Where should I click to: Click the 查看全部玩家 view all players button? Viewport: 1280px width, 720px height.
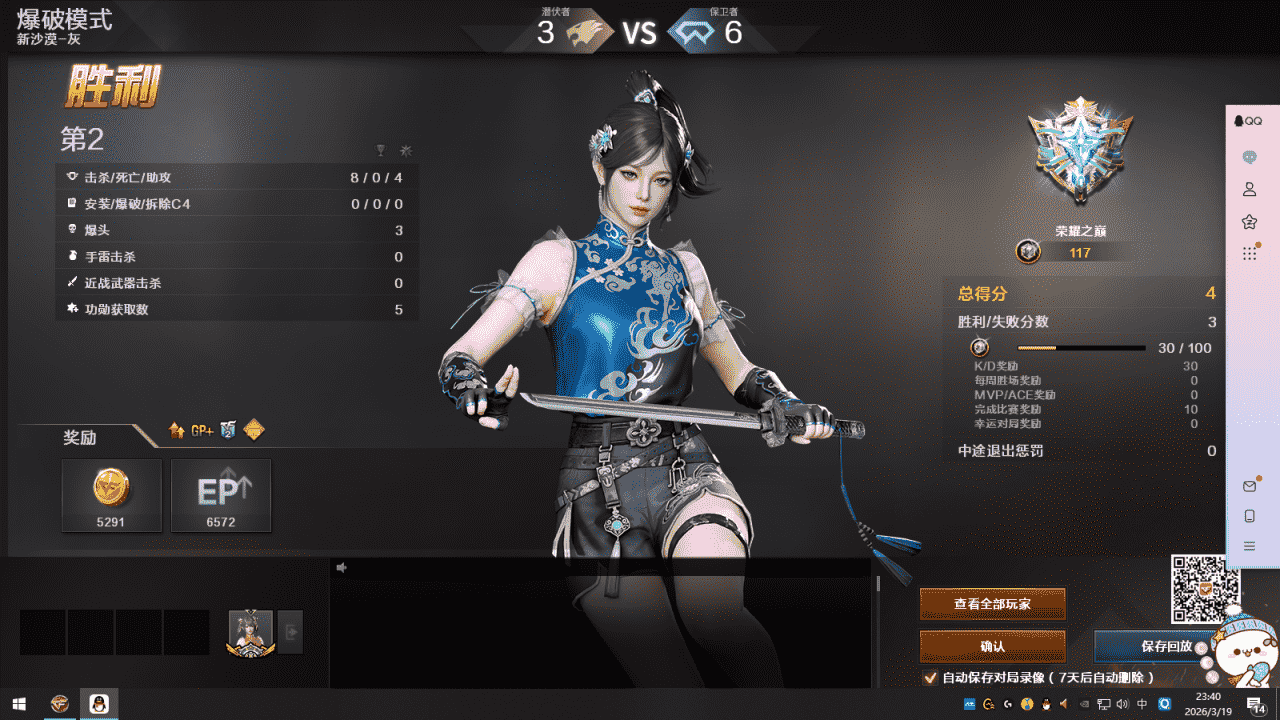click(x=992, y=604)
